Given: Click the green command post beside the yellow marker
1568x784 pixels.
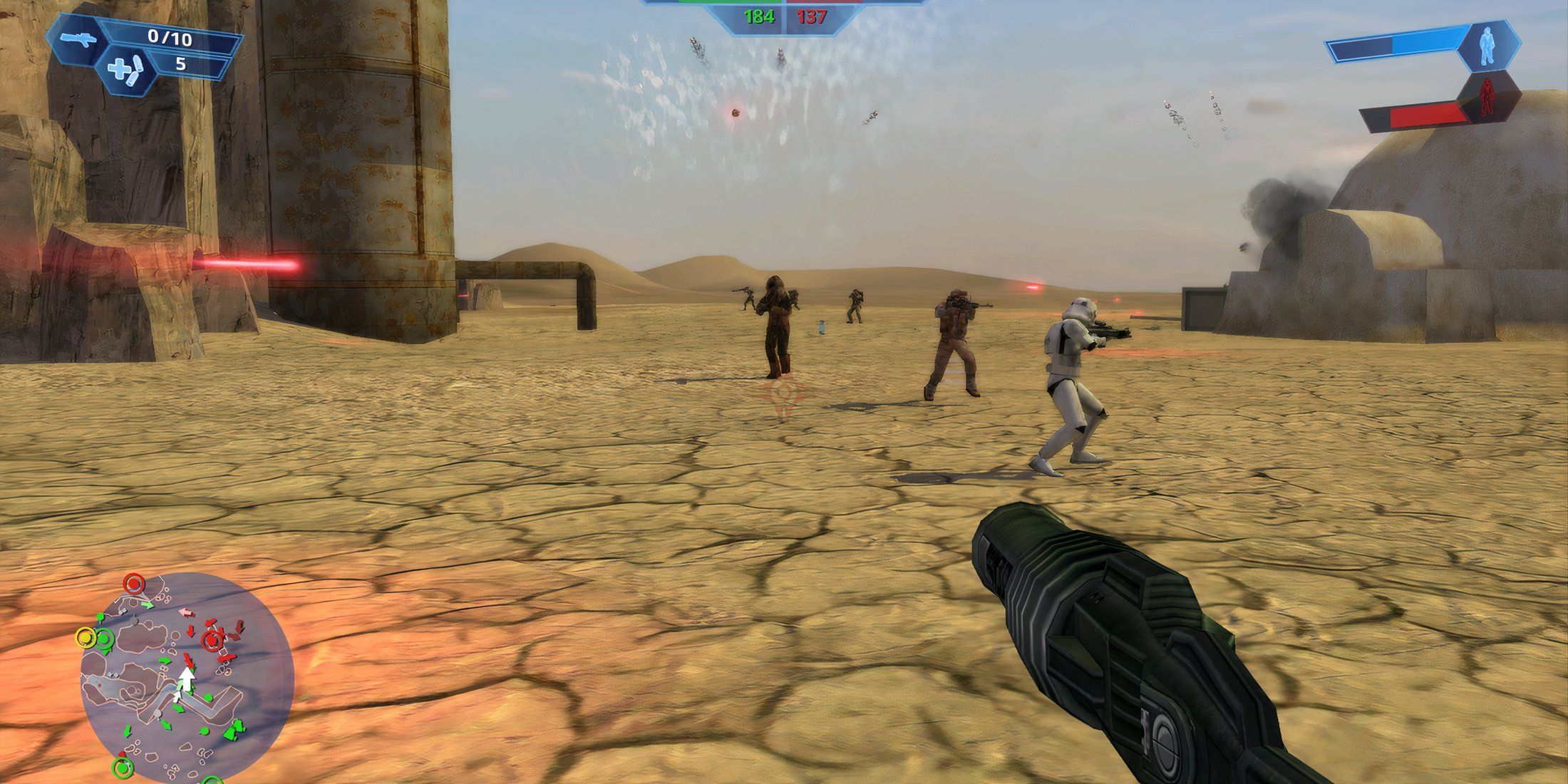Looking at the screenshot, I should coord(104,639).
